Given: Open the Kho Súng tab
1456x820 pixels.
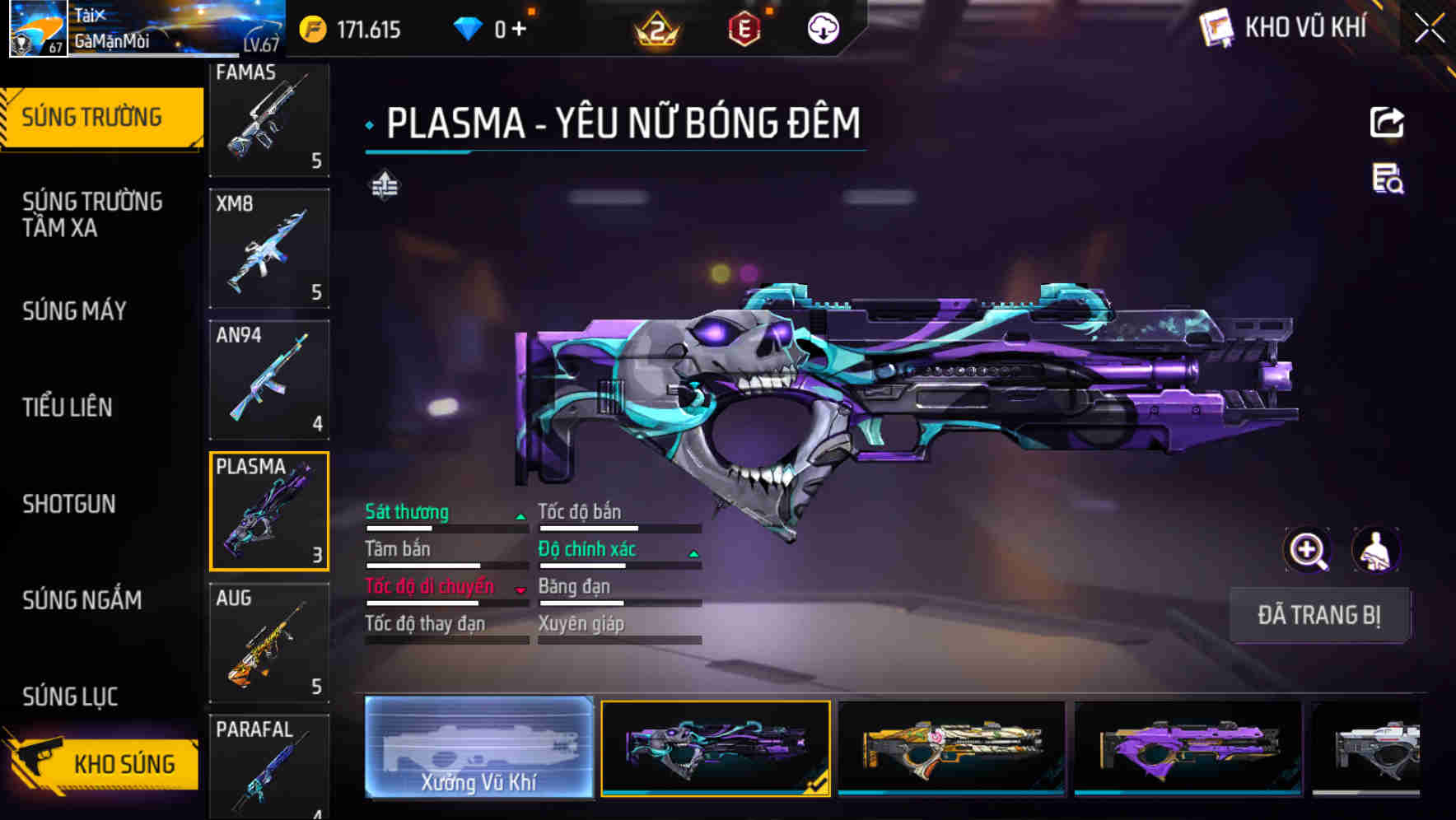Looking at the screenshot, I should pyautogui.click(x=103, y=763).
